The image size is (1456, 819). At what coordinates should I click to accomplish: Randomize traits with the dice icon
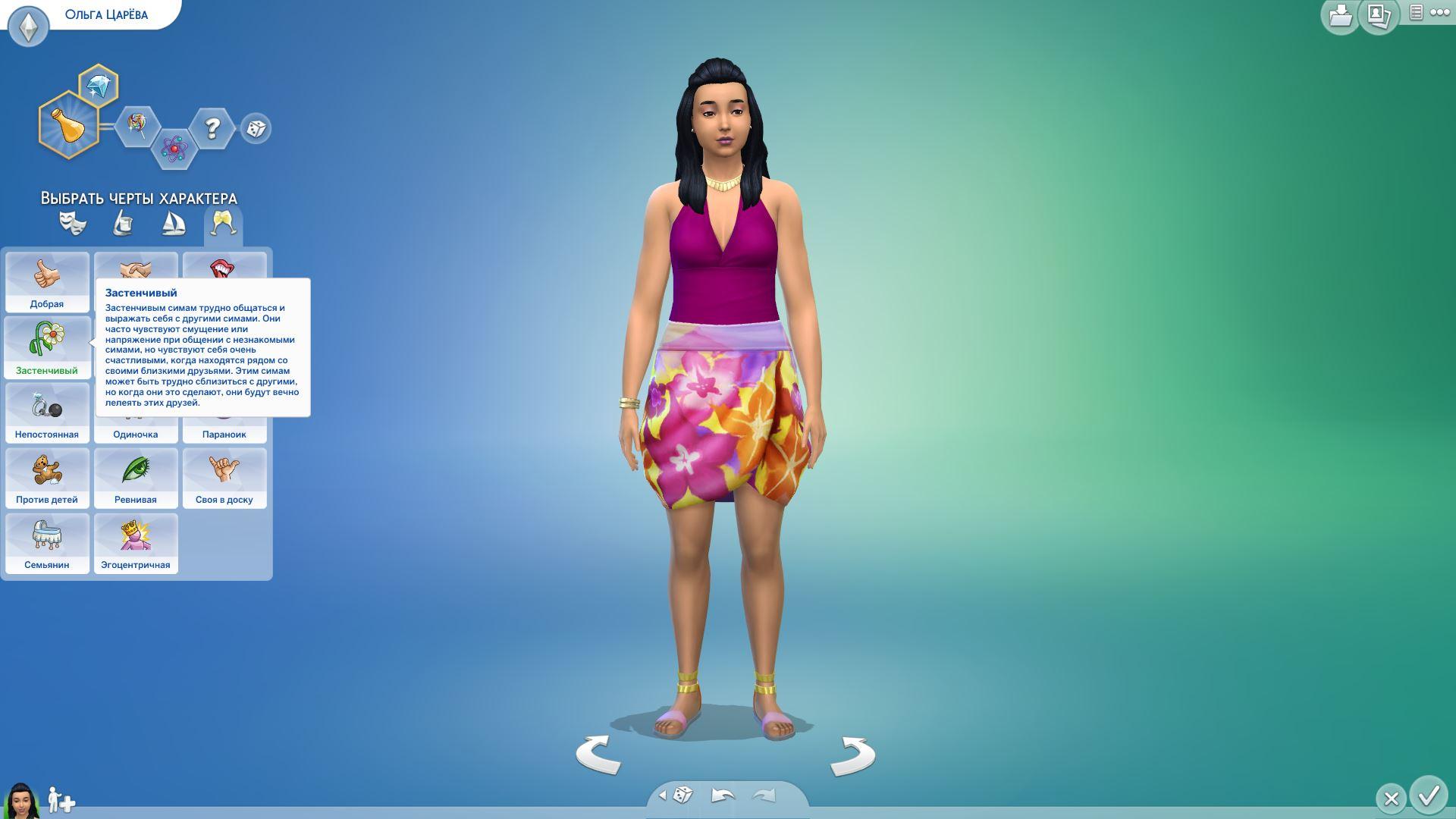(x=256, y=128)
